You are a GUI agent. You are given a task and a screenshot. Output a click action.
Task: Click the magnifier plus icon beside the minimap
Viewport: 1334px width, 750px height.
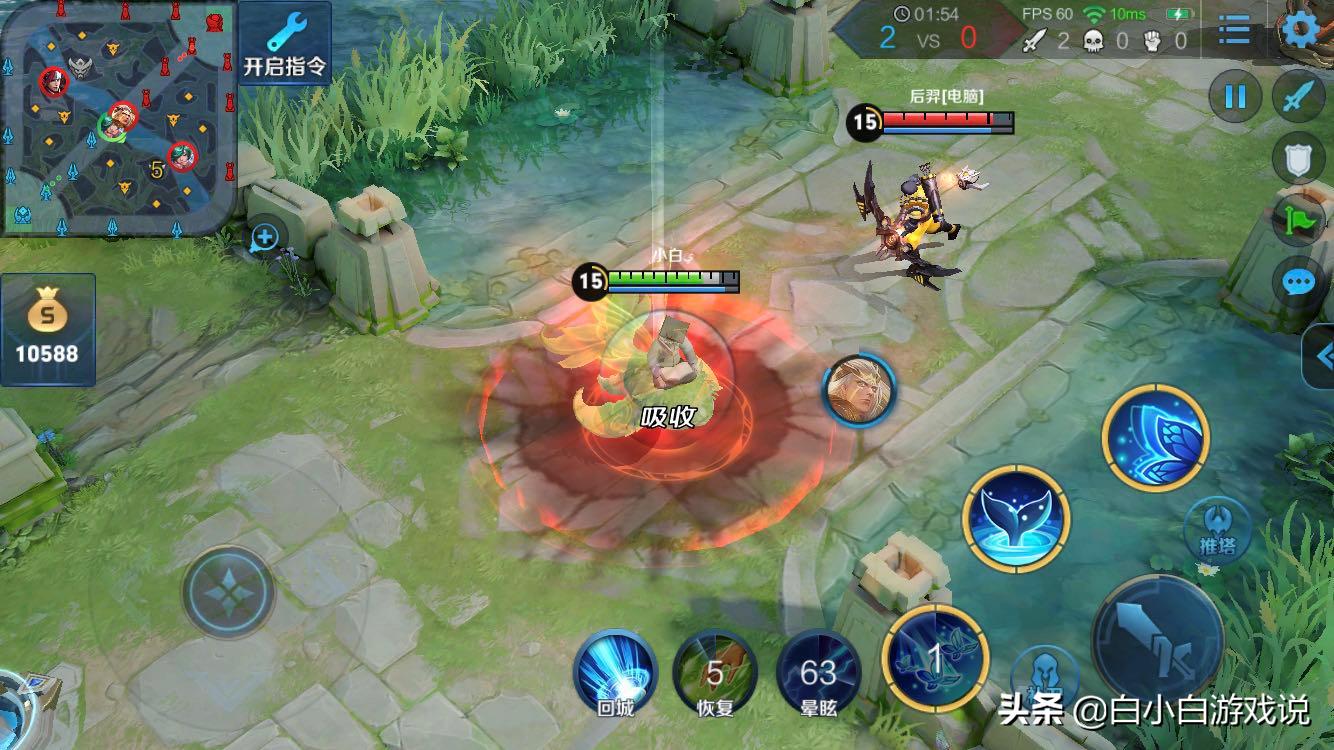coord(264,238)
